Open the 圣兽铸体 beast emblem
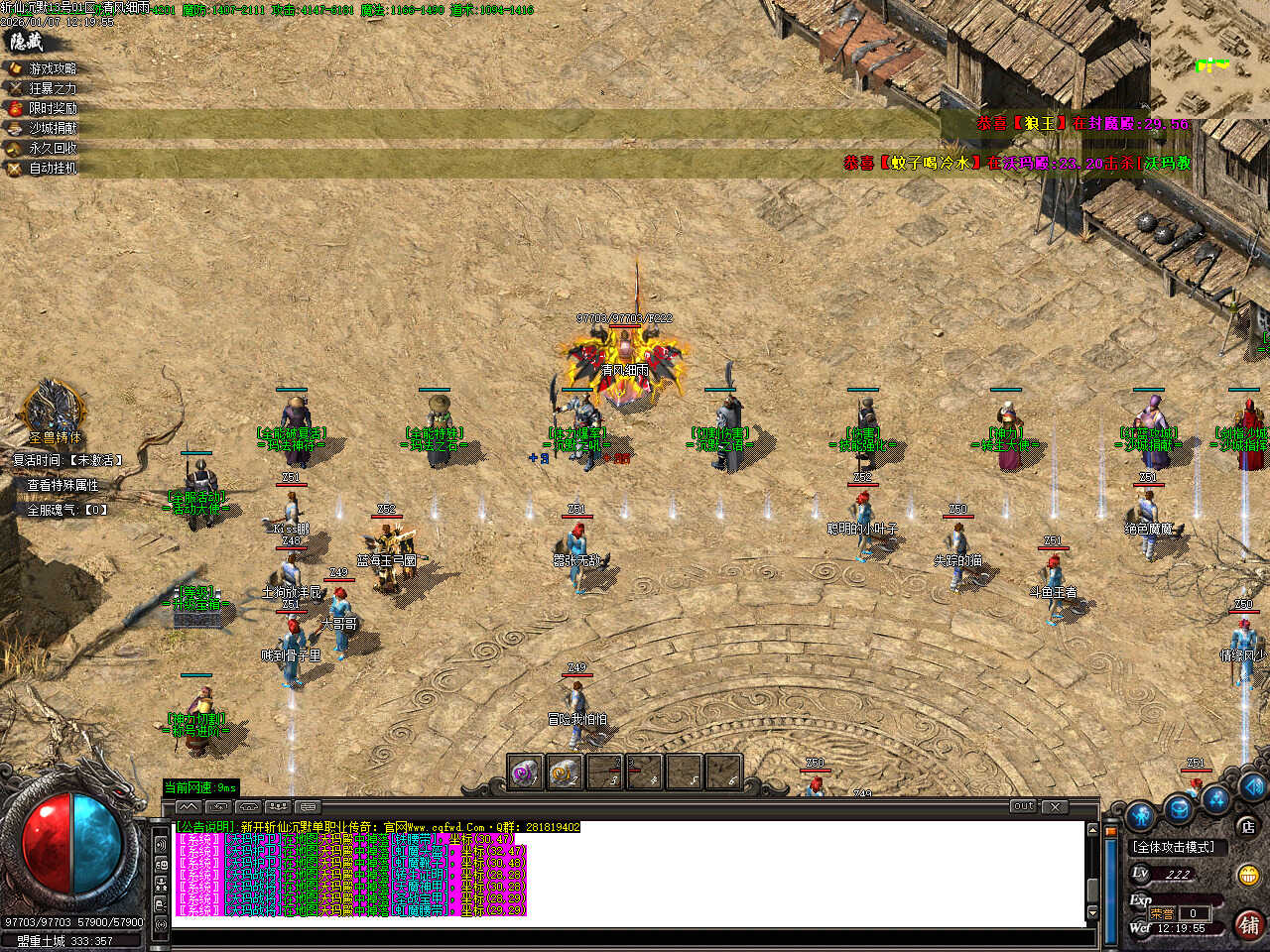 53,410
